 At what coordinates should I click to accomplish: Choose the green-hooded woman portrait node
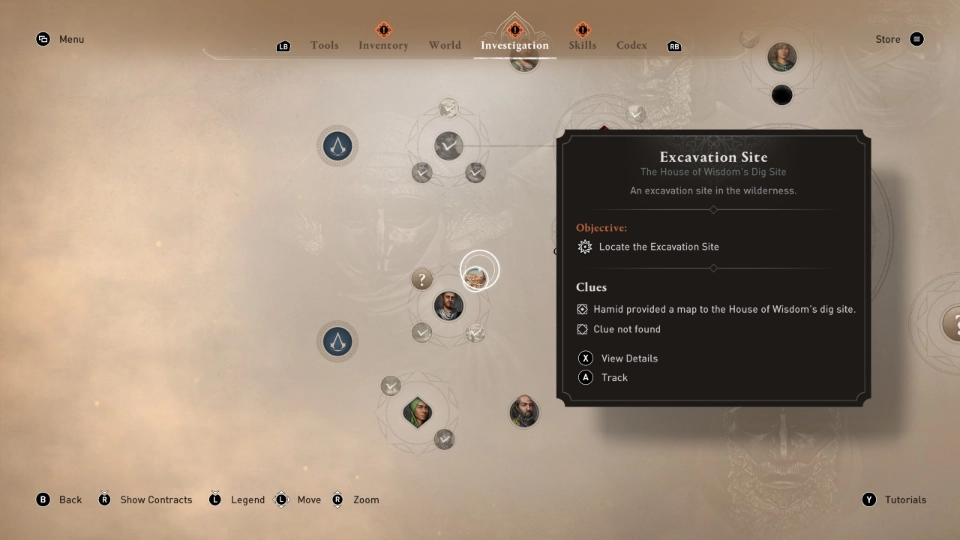click(x=416, y=410)
